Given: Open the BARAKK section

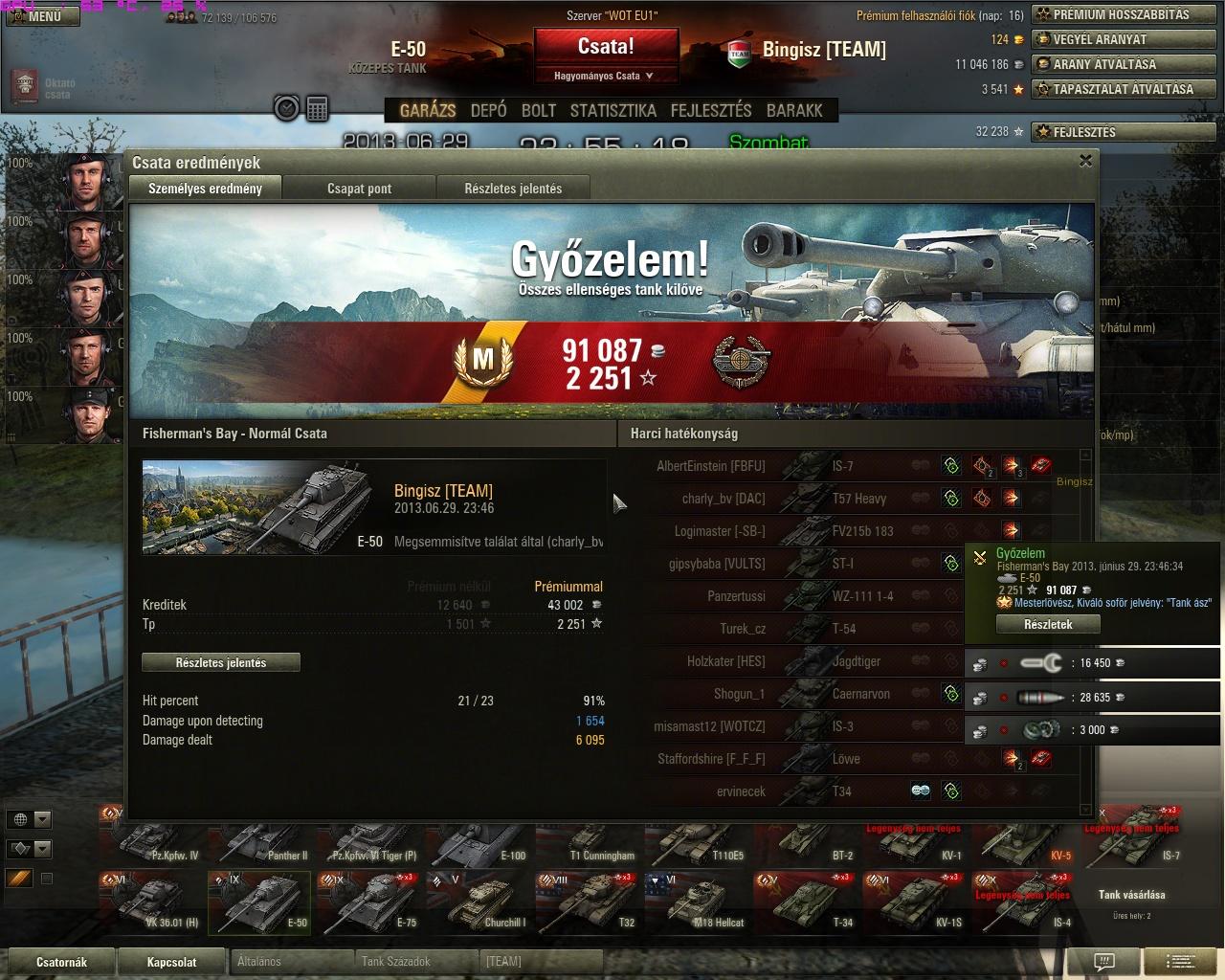Looking at the screenshot, I should tap(793, 110).
